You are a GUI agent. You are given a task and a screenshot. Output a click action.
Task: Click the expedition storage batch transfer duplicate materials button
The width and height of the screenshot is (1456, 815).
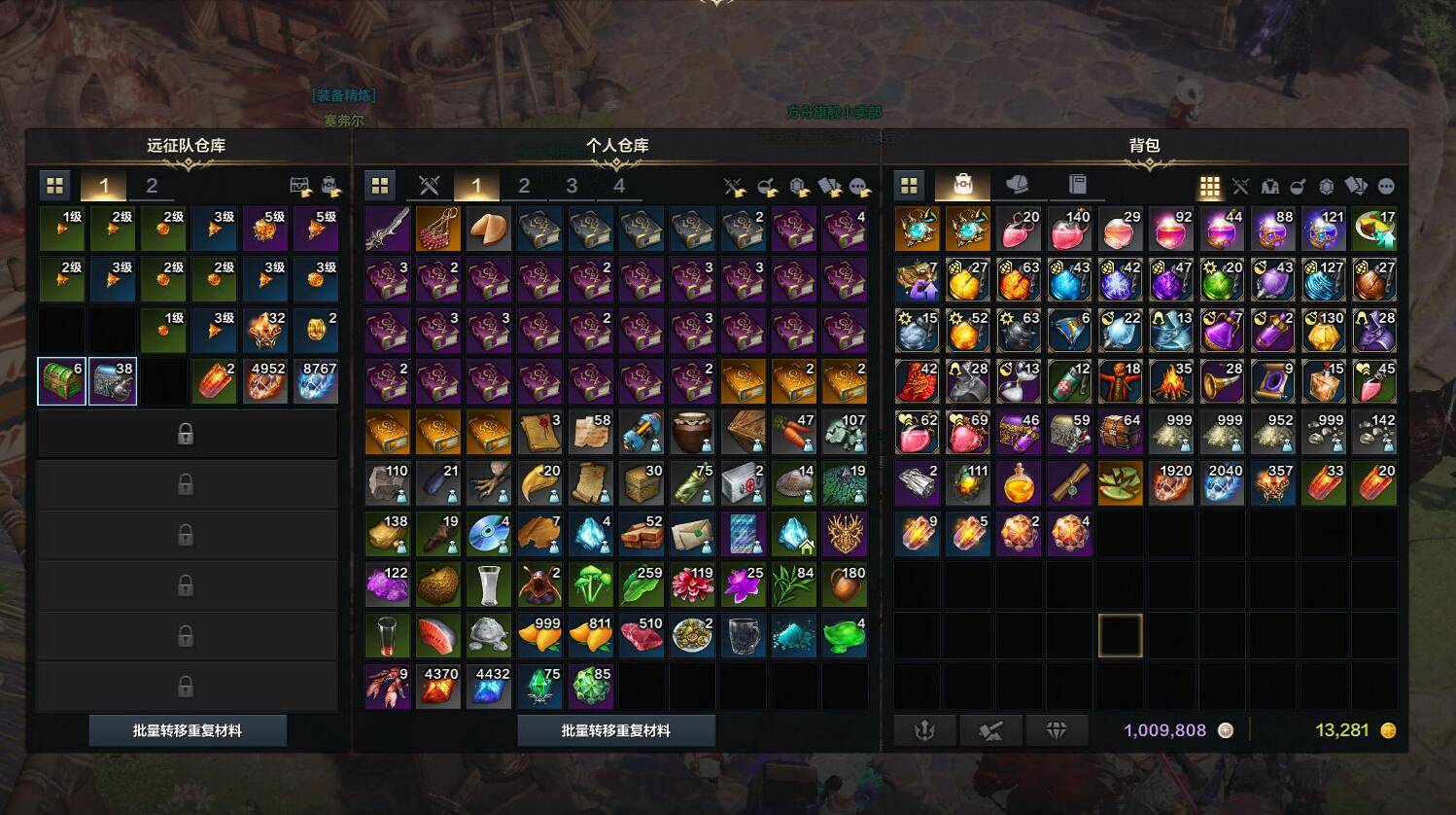(188, 730)
